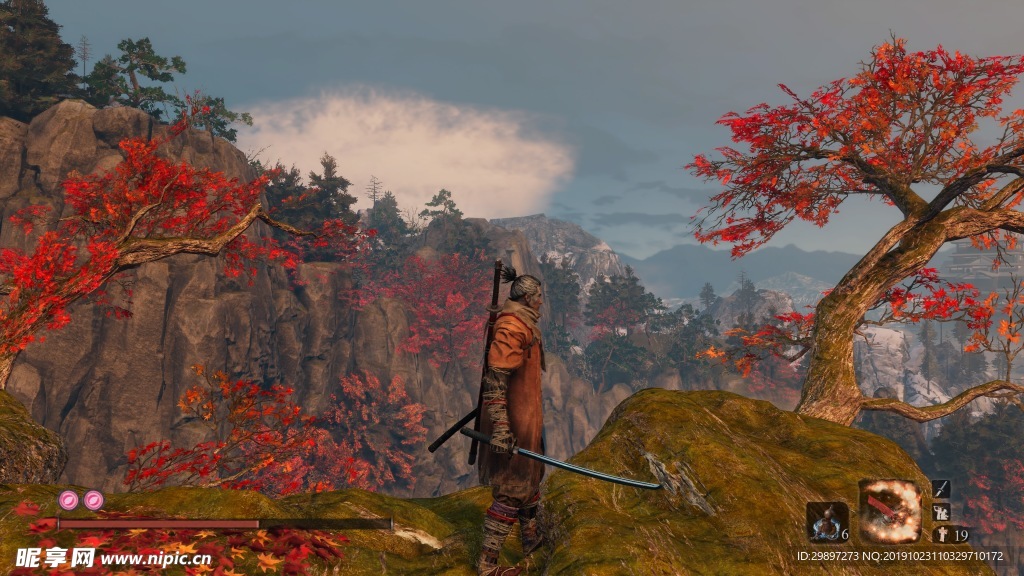Activate the flame prosthetic tool icon

tap(891, 511)
